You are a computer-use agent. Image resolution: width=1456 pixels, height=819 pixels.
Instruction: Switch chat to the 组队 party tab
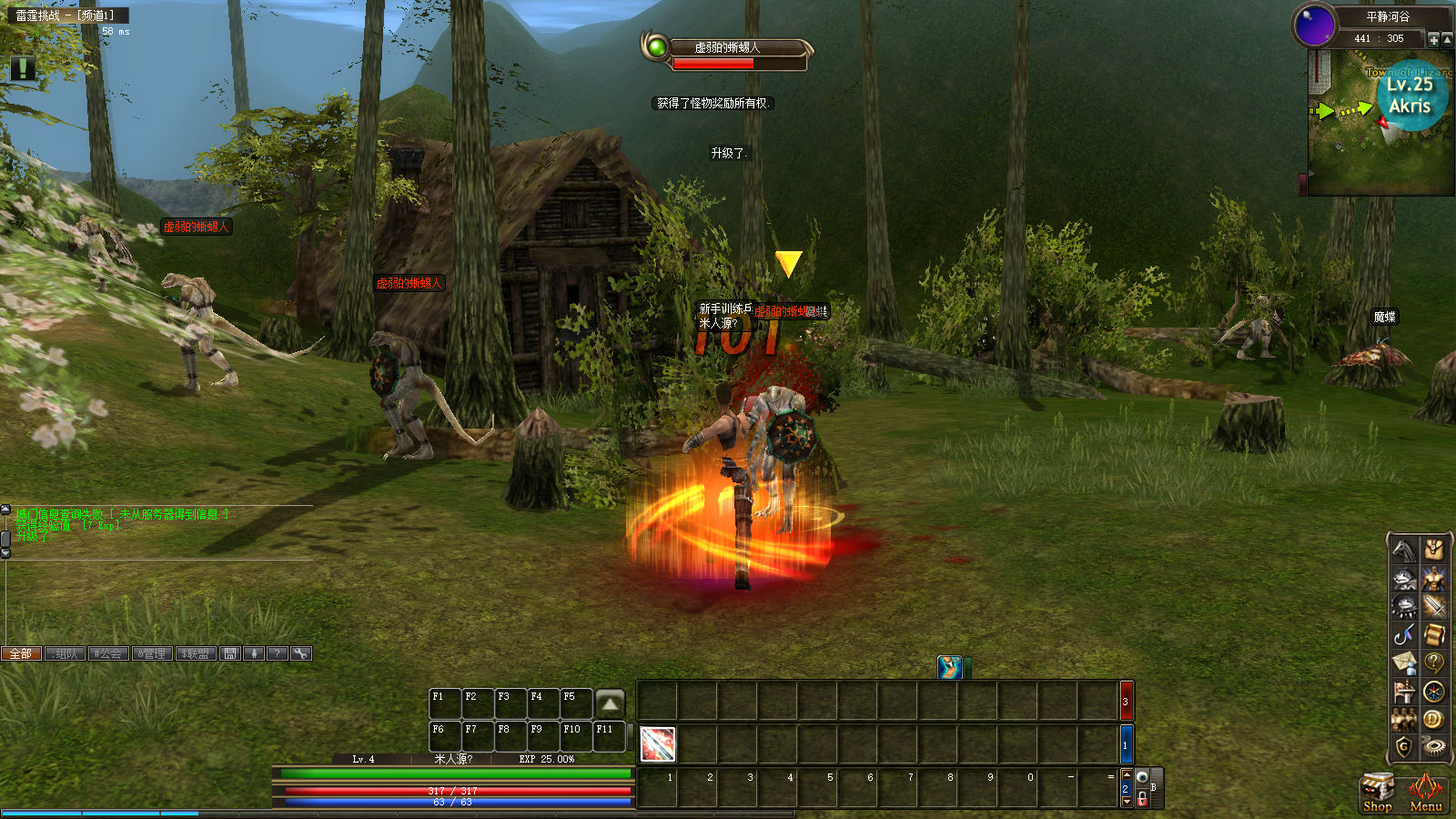click(x=65, y=653)
